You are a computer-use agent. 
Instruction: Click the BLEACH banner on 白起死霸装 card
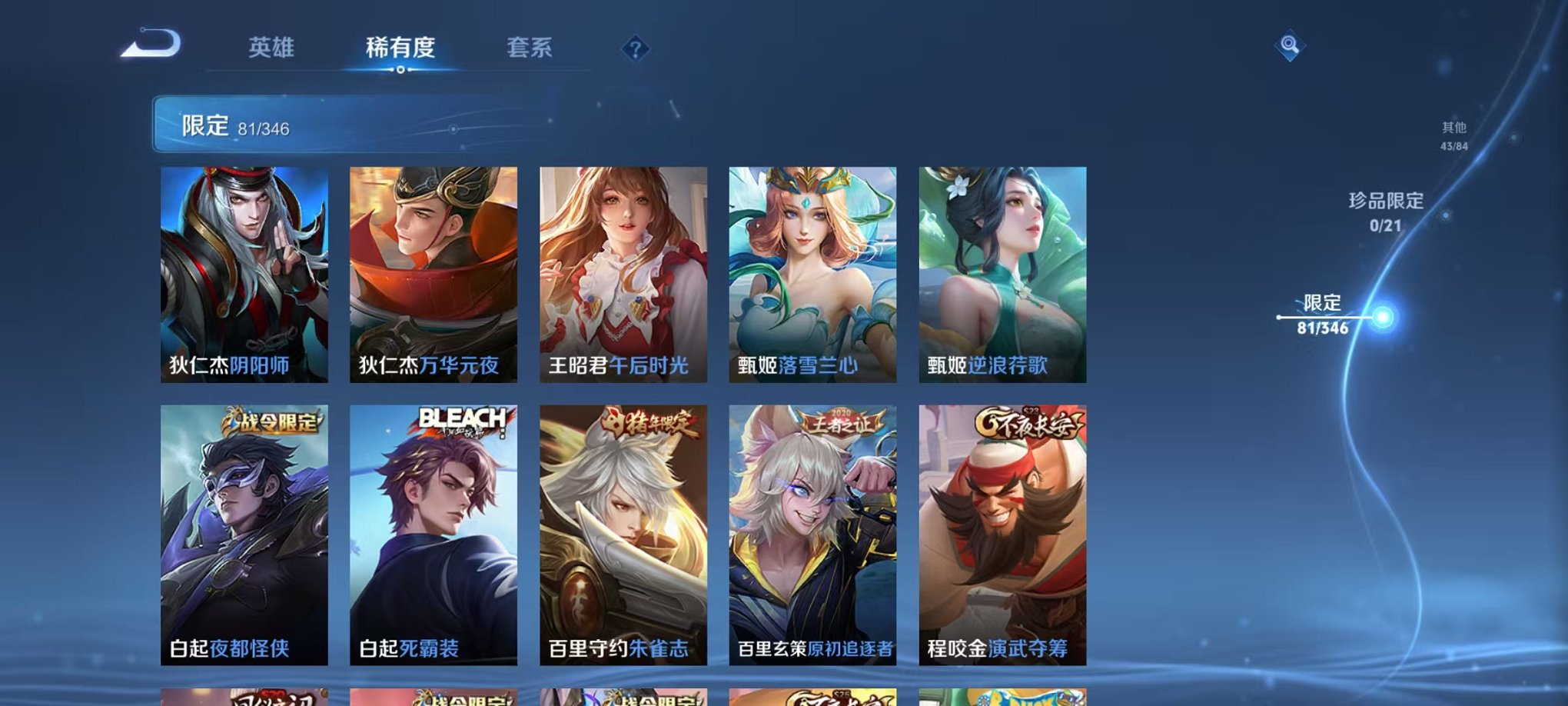462,415
